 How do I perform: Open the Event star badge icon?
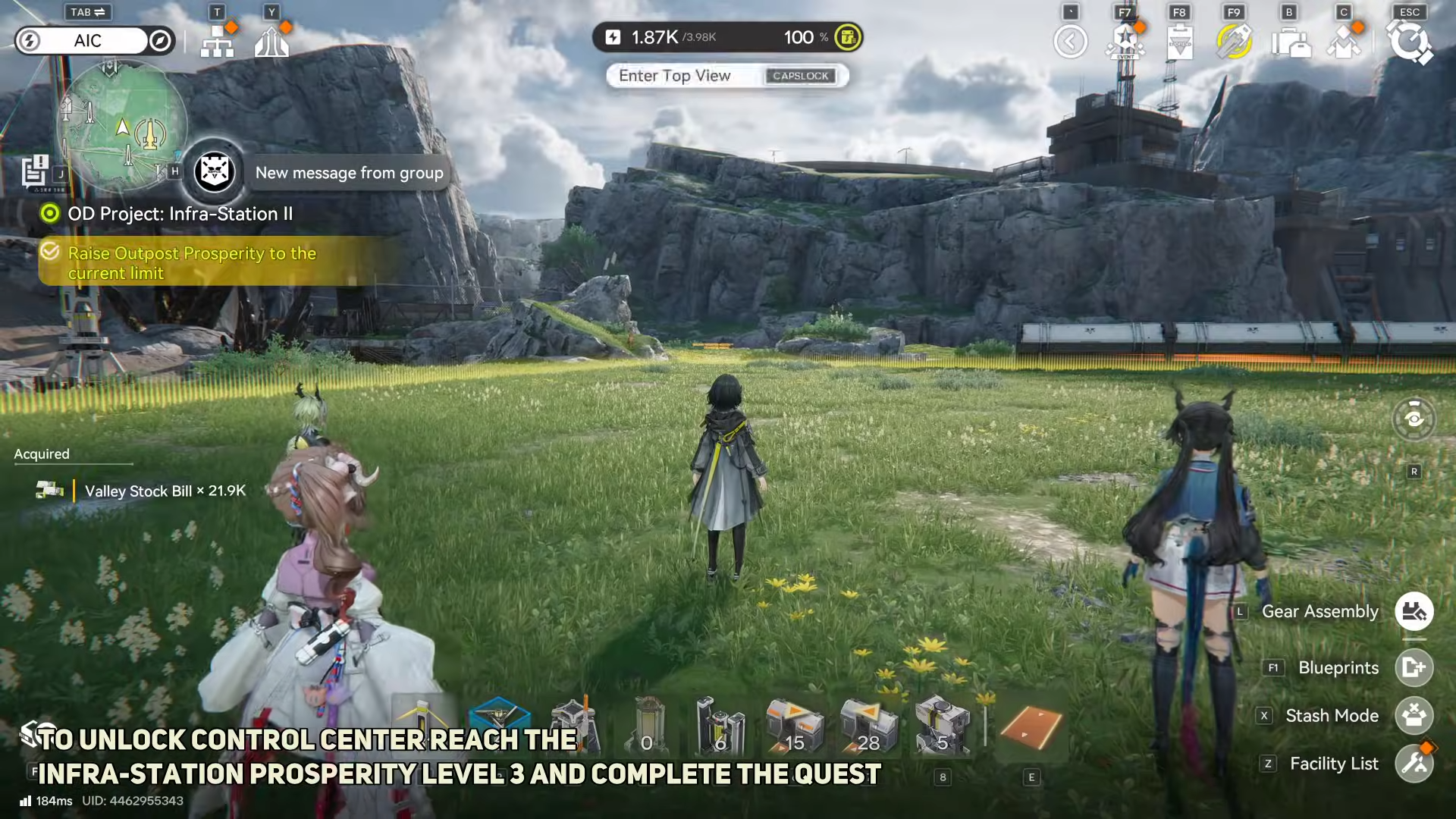[x=1125, y=42]
